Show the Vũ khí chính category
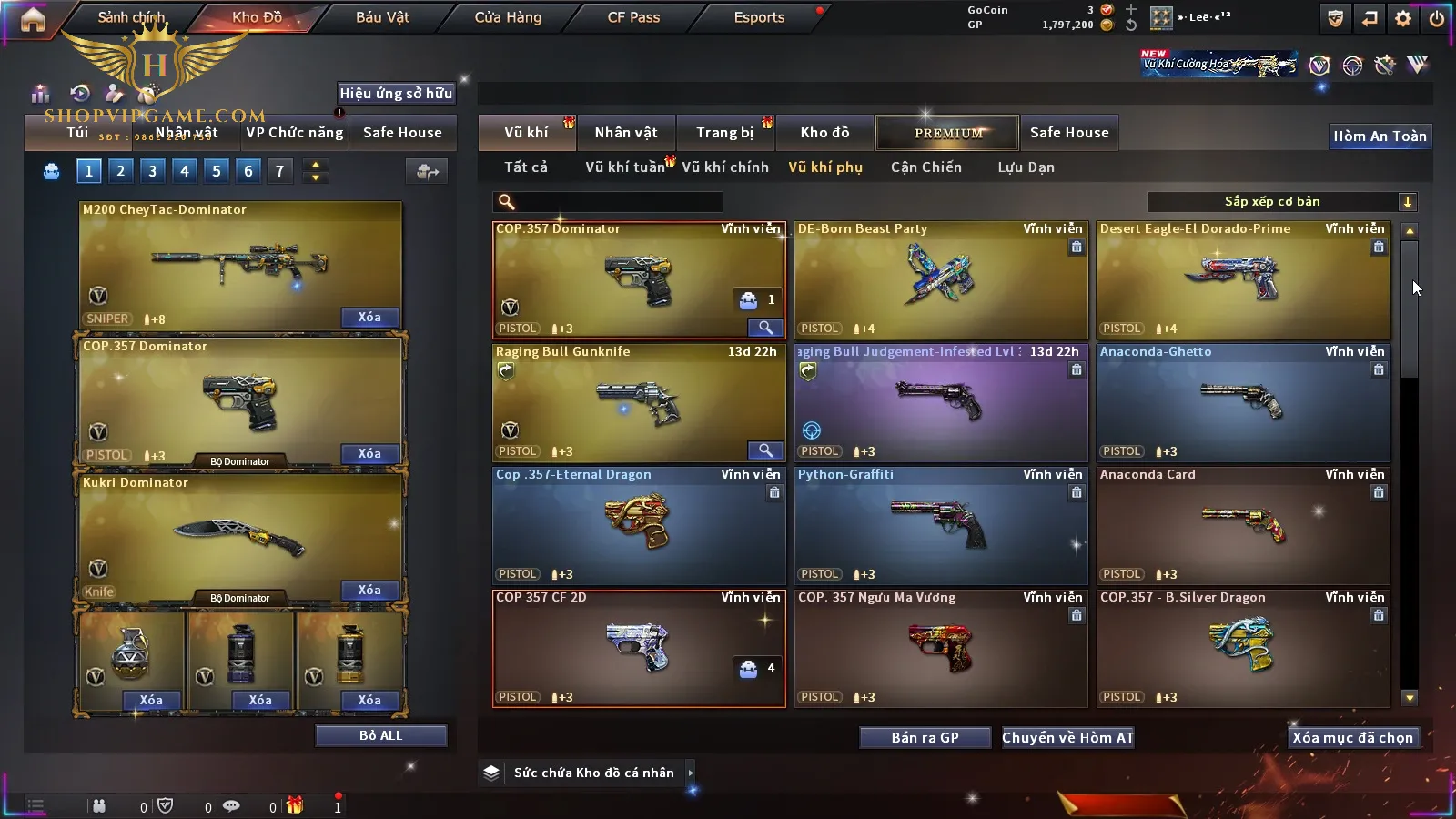This screenshot has height=819, width=1456. click(725, 167)
